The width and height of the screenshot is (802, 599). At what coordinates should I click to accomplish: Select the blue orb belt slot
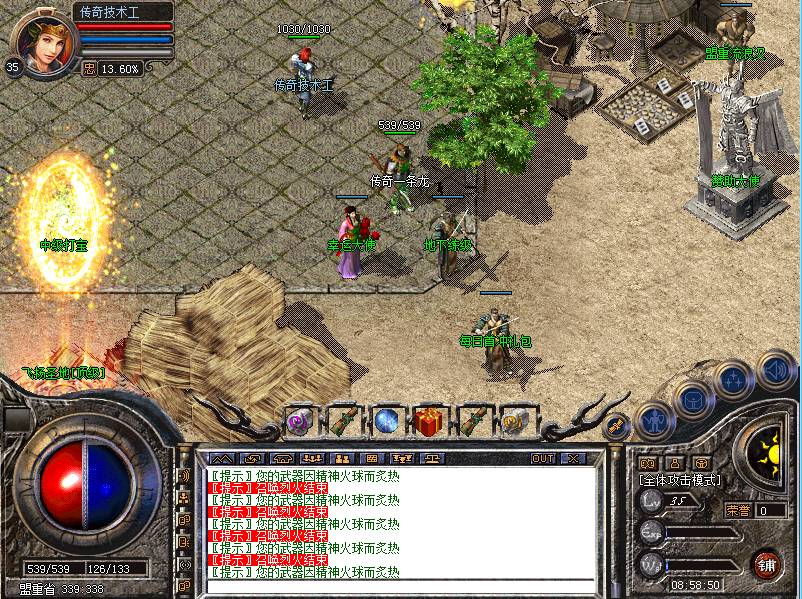tap(386, 423)
